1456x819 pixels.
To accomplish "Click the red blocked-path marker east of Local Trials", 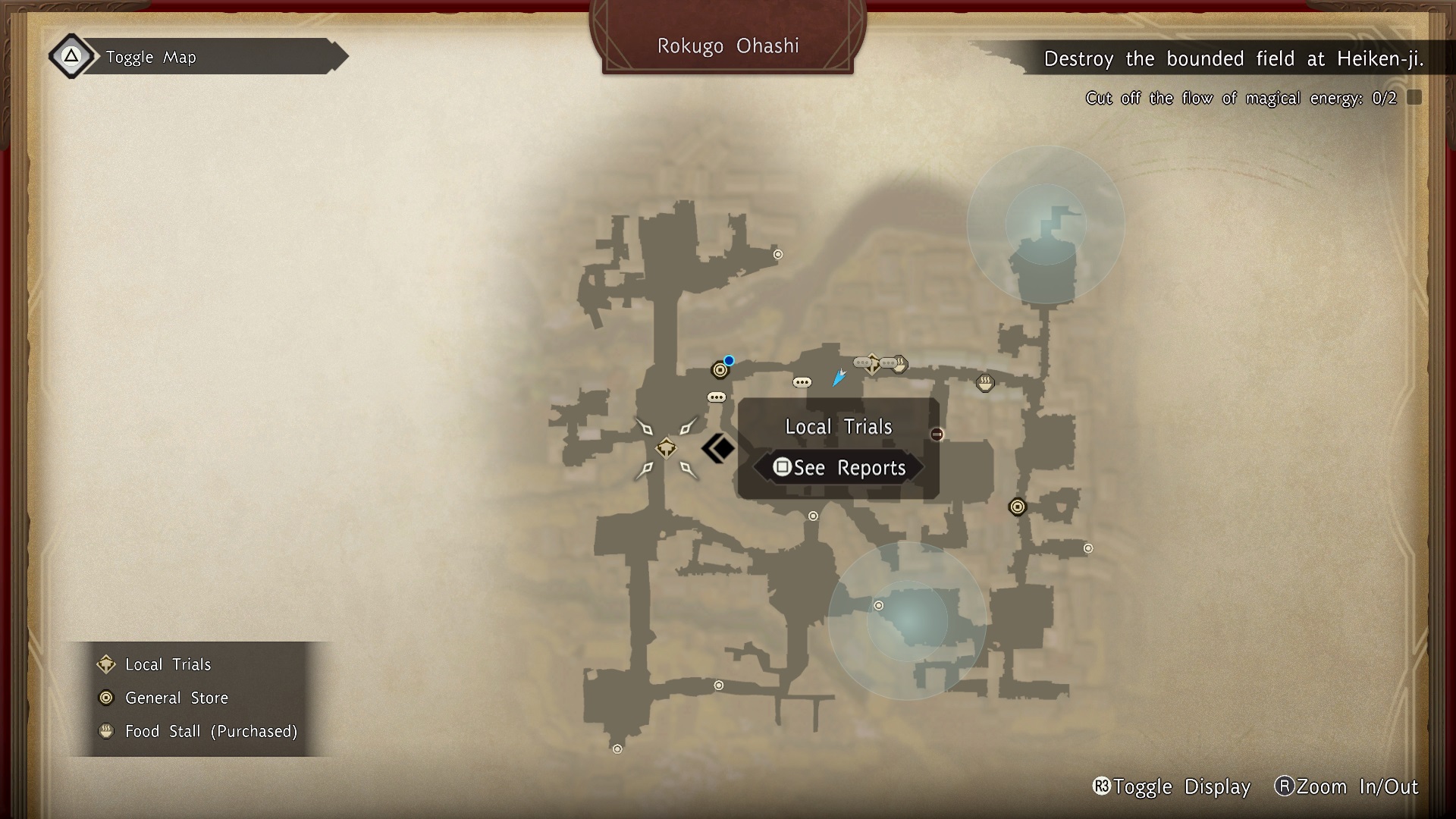I will pos(937,433).
